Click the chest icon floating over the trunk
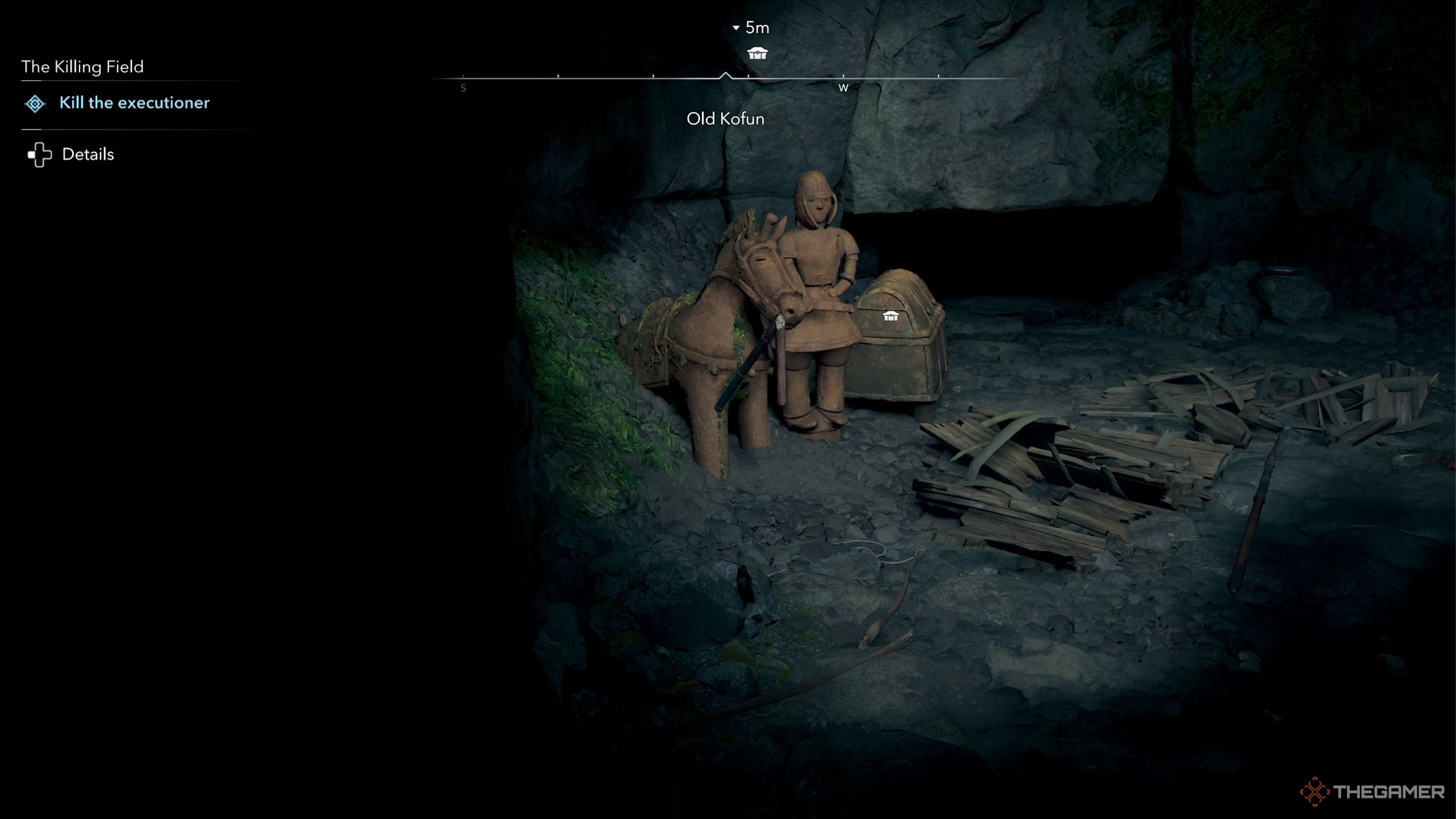 coord(890,316)
